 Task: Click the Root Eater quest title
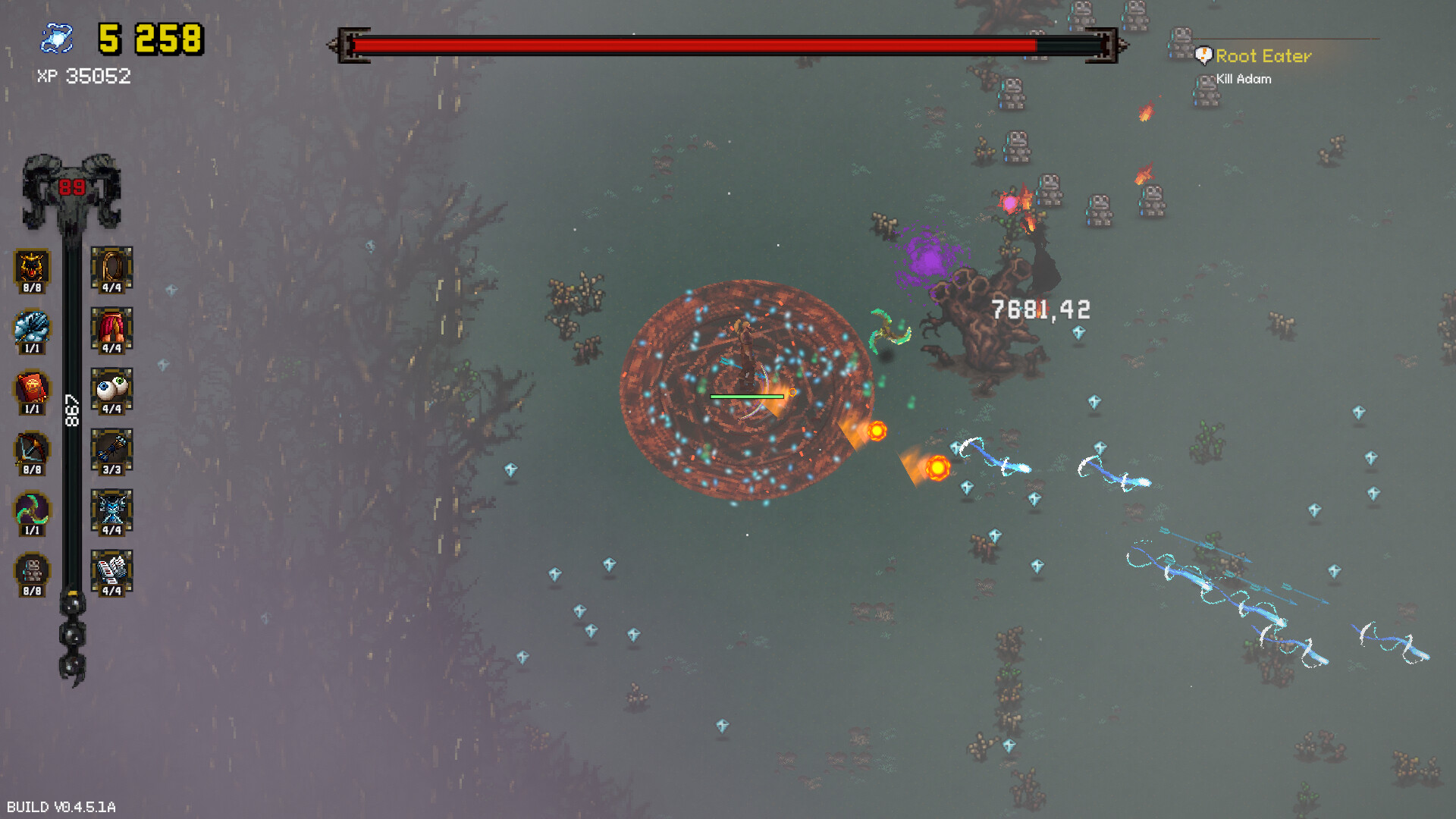click(x=1263, y=56)
